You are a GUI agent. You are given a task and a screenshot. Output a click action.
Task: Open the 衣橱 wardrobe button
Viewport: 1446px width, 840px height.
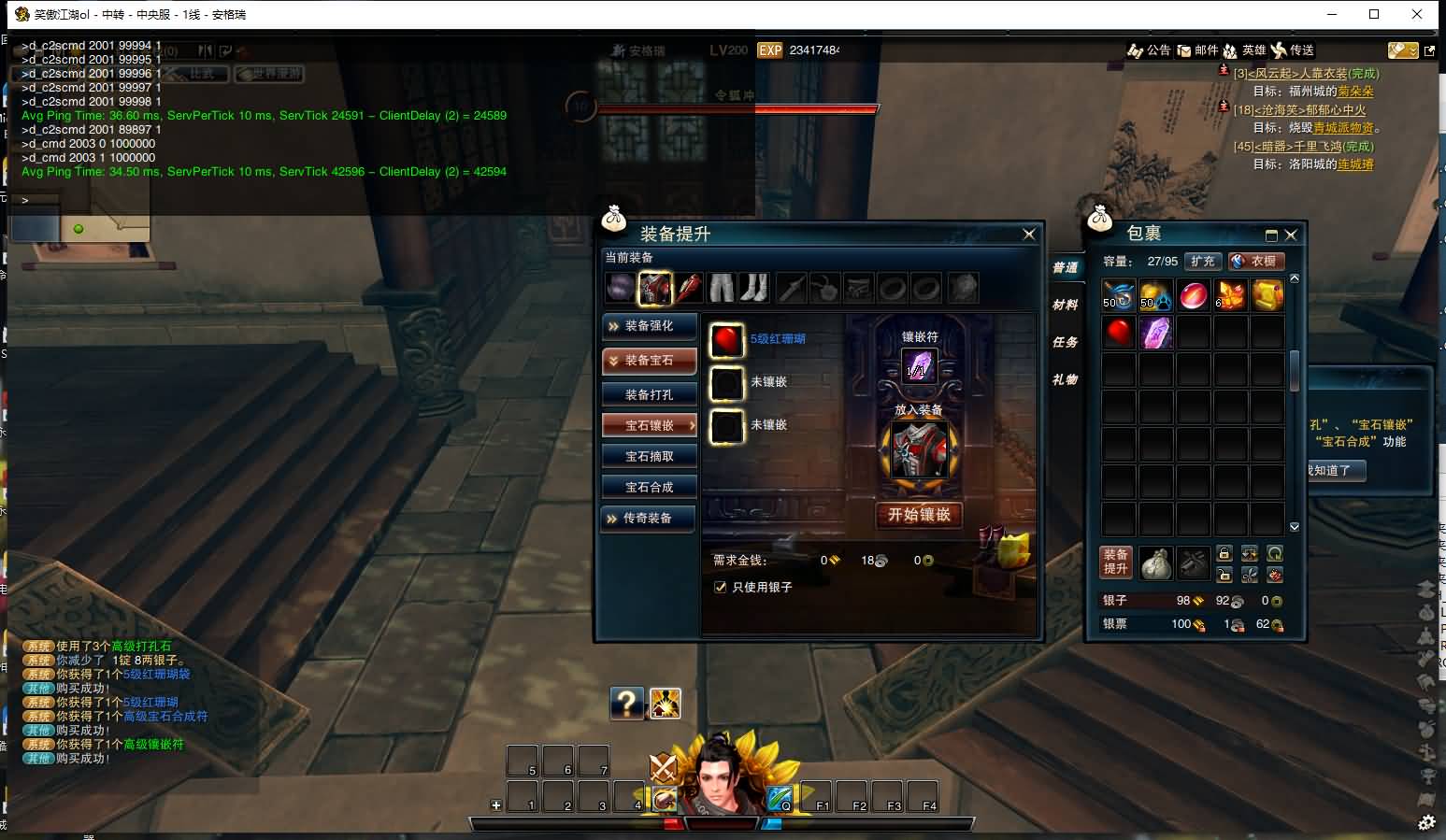[1256, 262]
